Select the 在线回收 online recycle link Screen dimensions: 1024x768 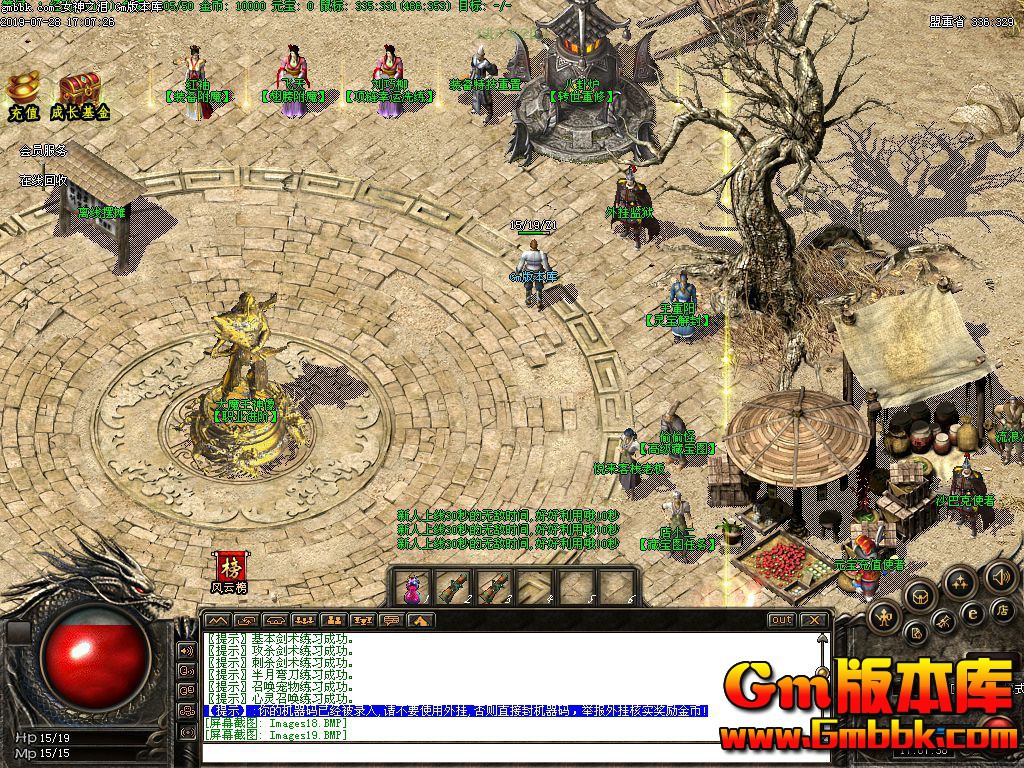pyautogui.click(x=43, y=181)
